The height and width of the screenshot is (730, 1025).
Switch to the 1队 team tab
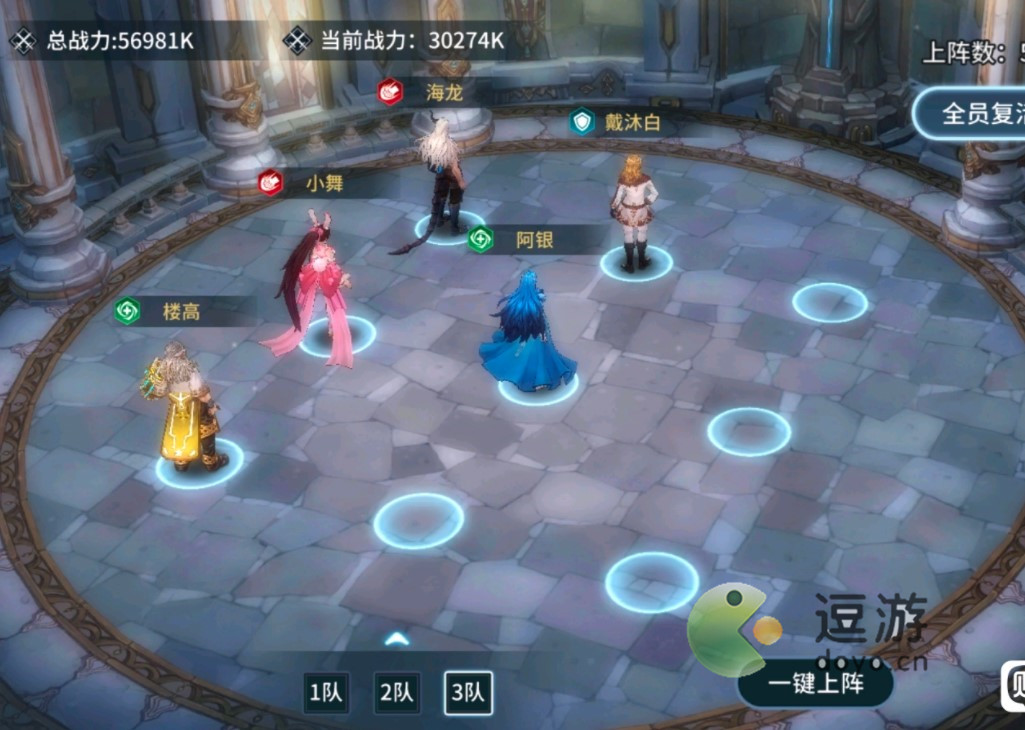coord(326,692)
